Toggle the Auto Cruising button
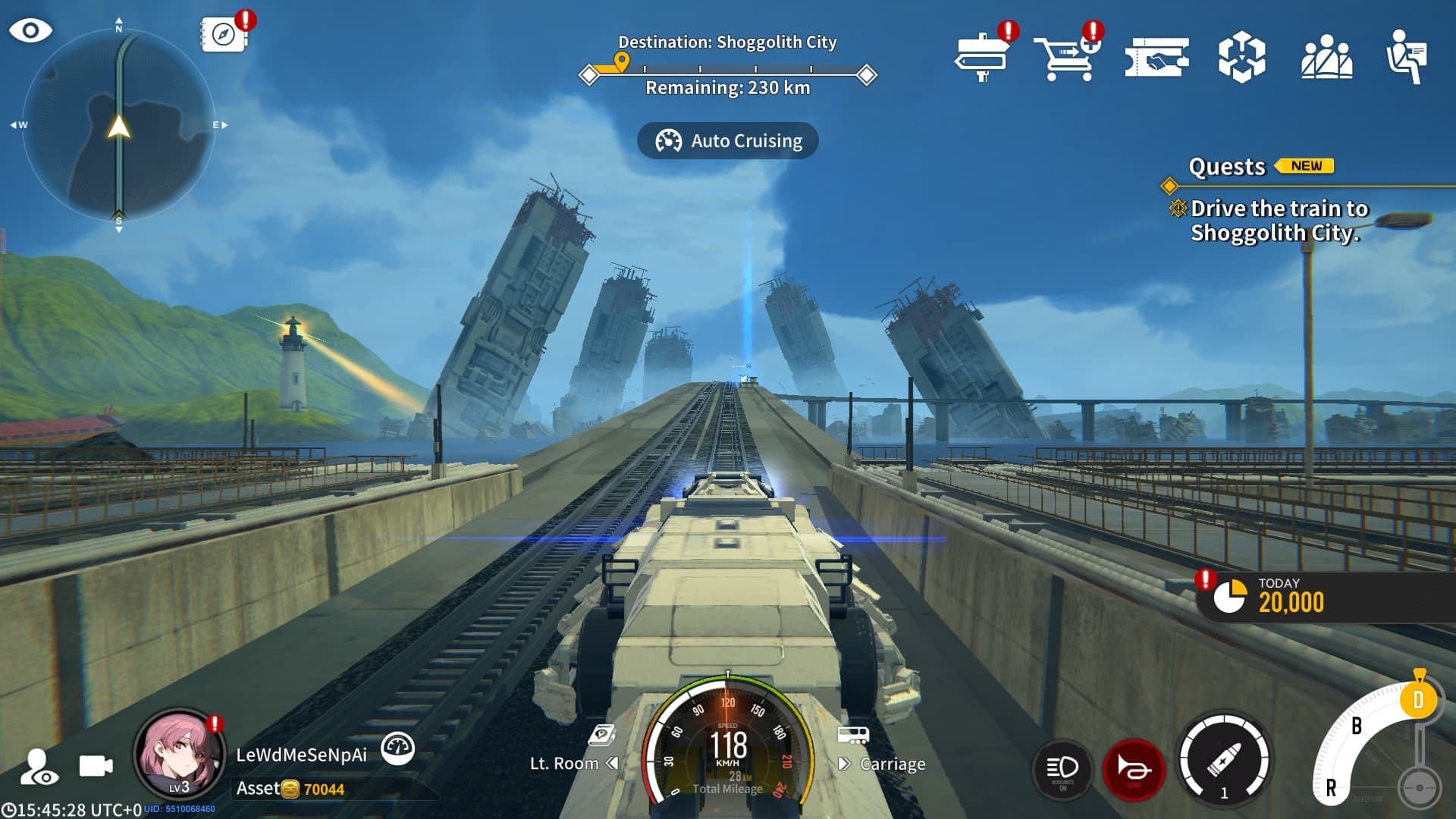 point(727,141)
